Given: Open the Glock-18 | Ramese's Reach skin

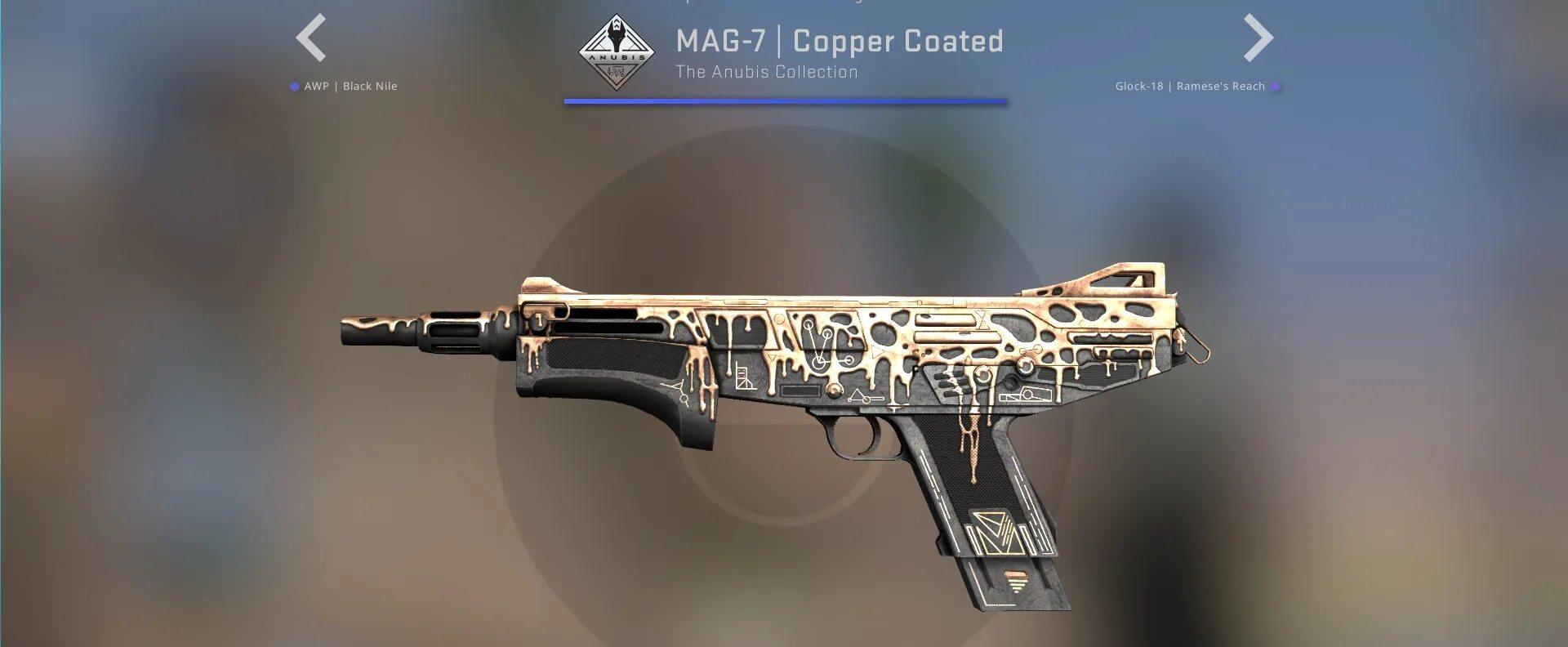Looking at the screenshot, I should point(1190,87).
